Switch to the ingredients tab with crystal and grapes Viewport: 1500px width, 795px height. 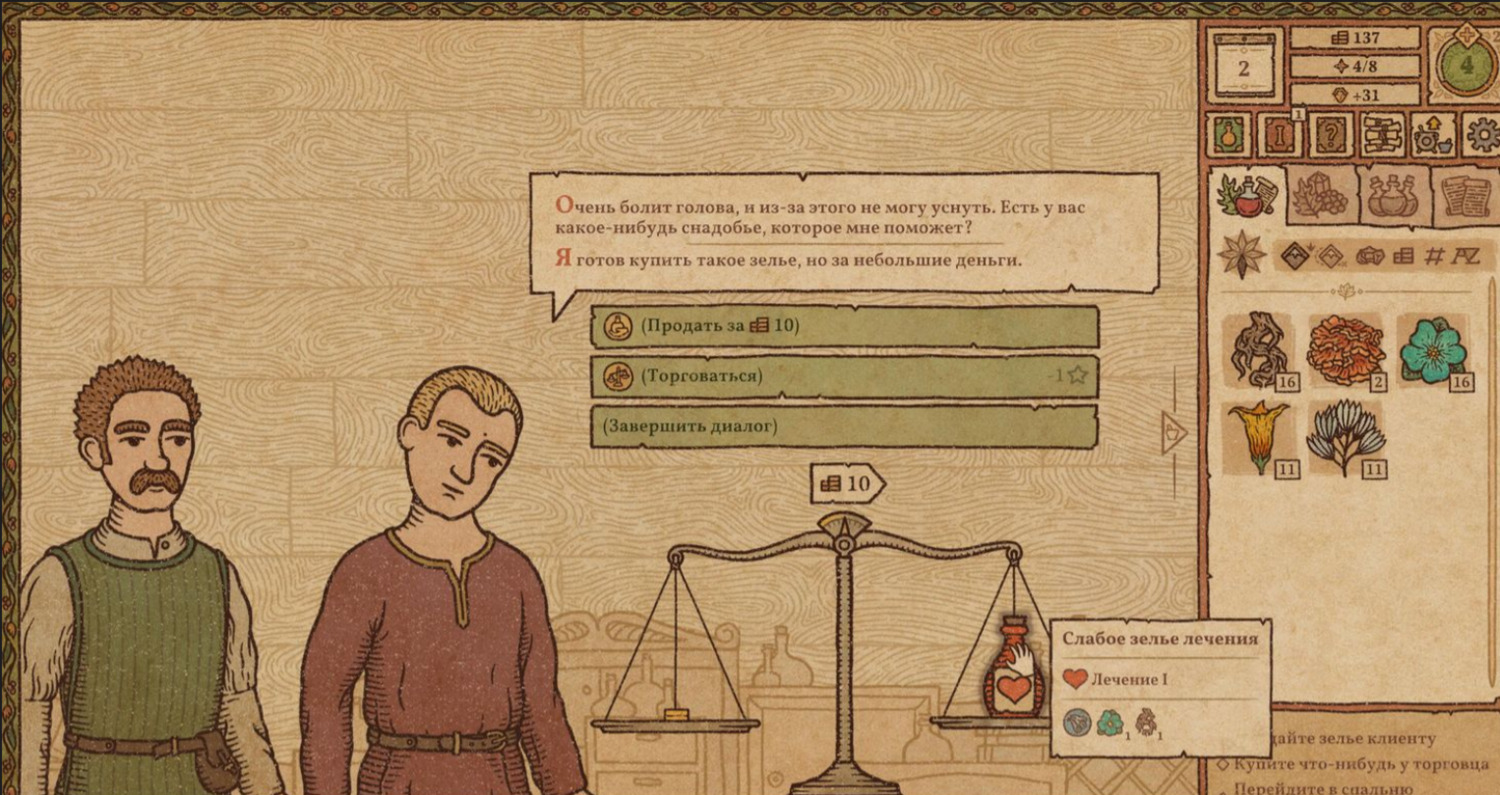click(x=1322, y=195)
